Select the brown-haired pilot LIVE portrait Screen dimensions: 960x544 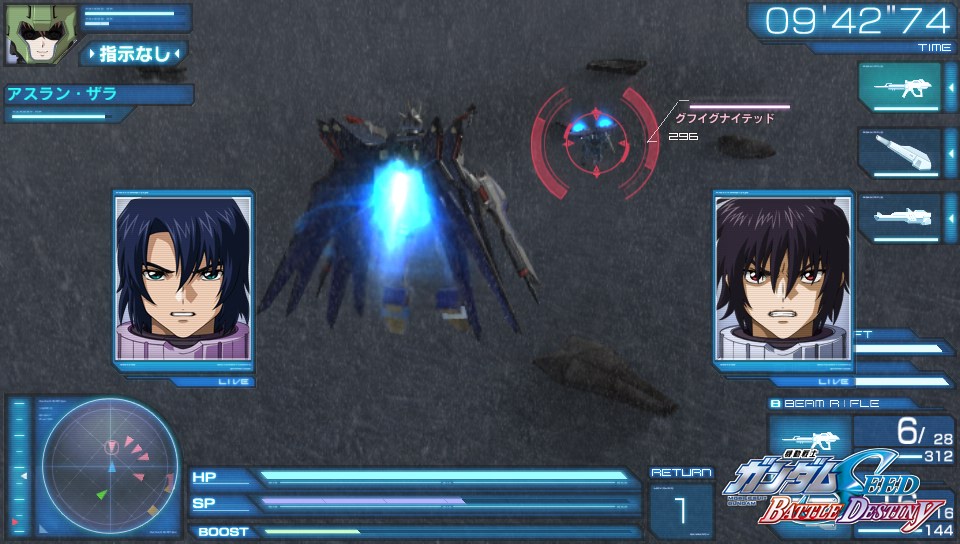point(769,277)
